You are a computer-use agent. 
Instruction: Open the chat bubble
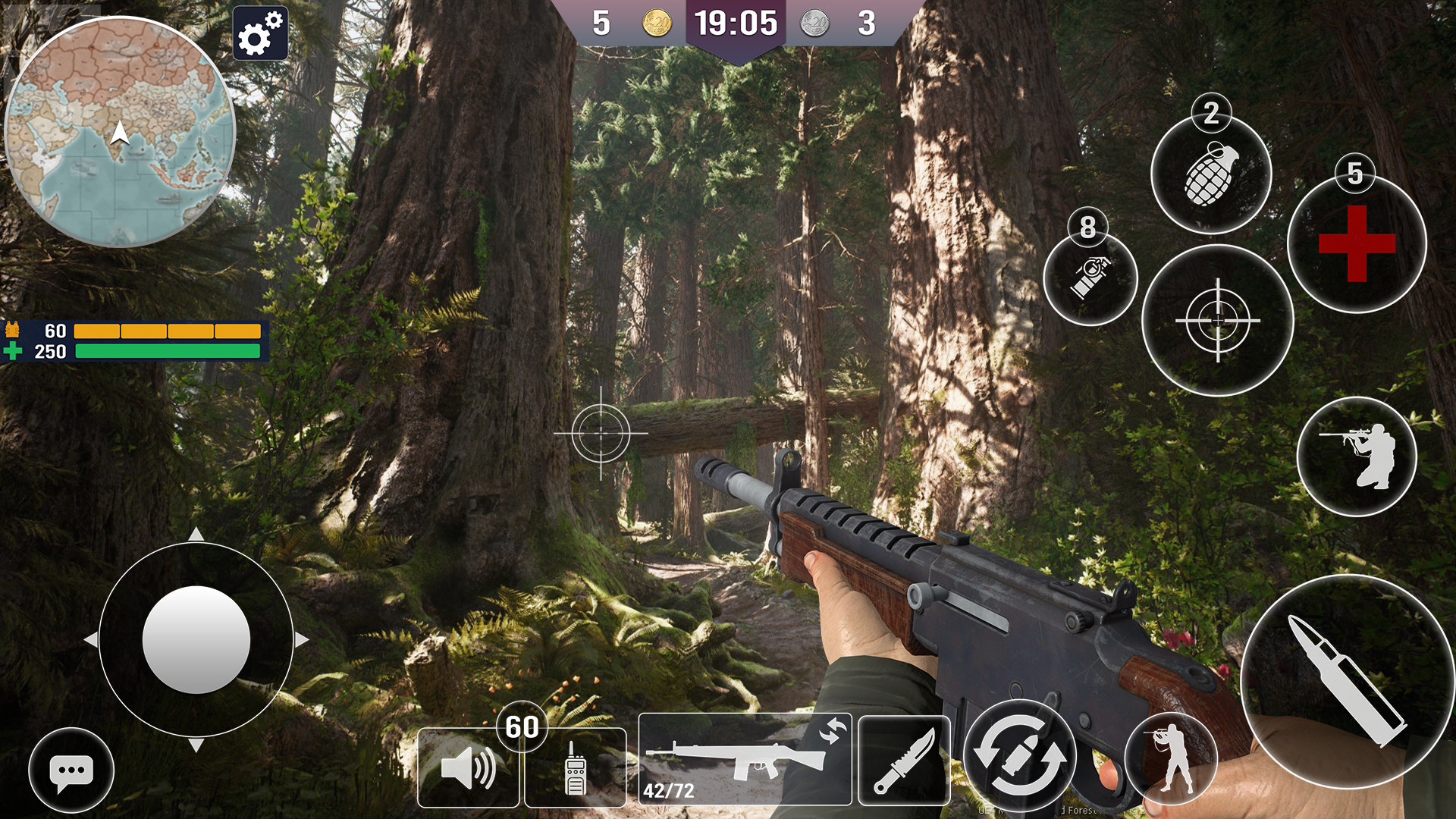(x=71, y=770)
